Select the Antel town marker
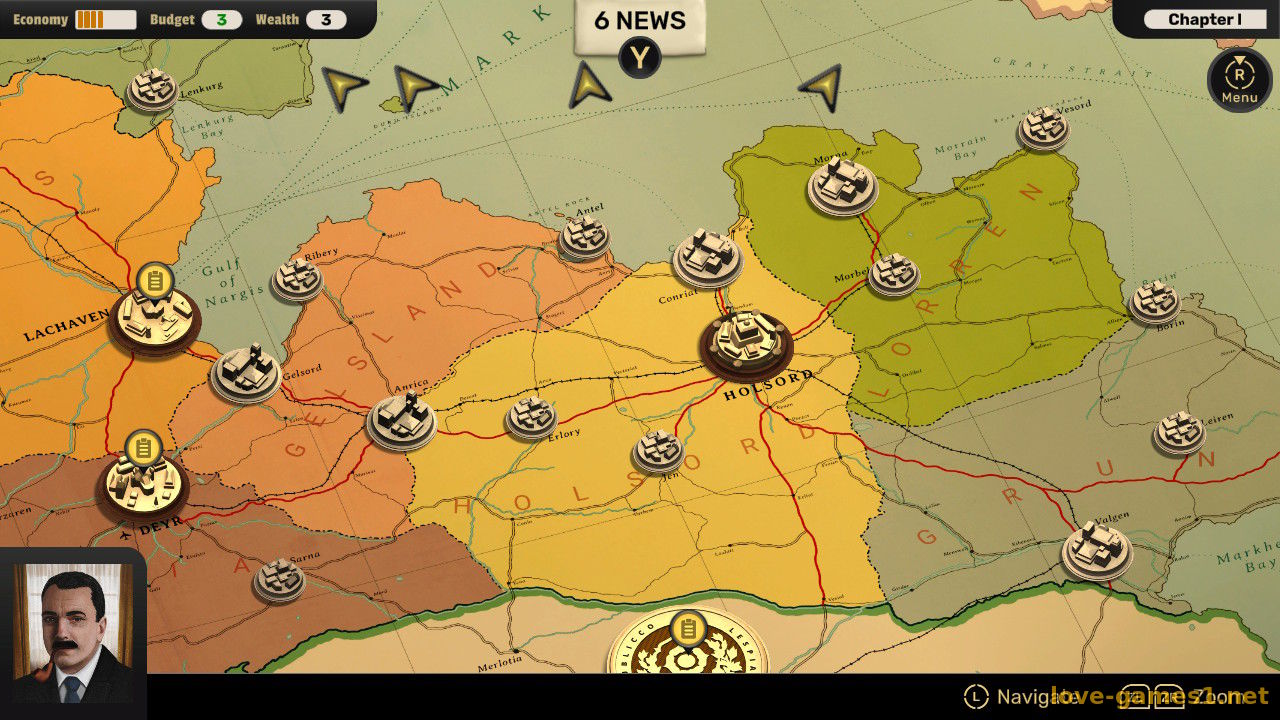 [584, 236]
